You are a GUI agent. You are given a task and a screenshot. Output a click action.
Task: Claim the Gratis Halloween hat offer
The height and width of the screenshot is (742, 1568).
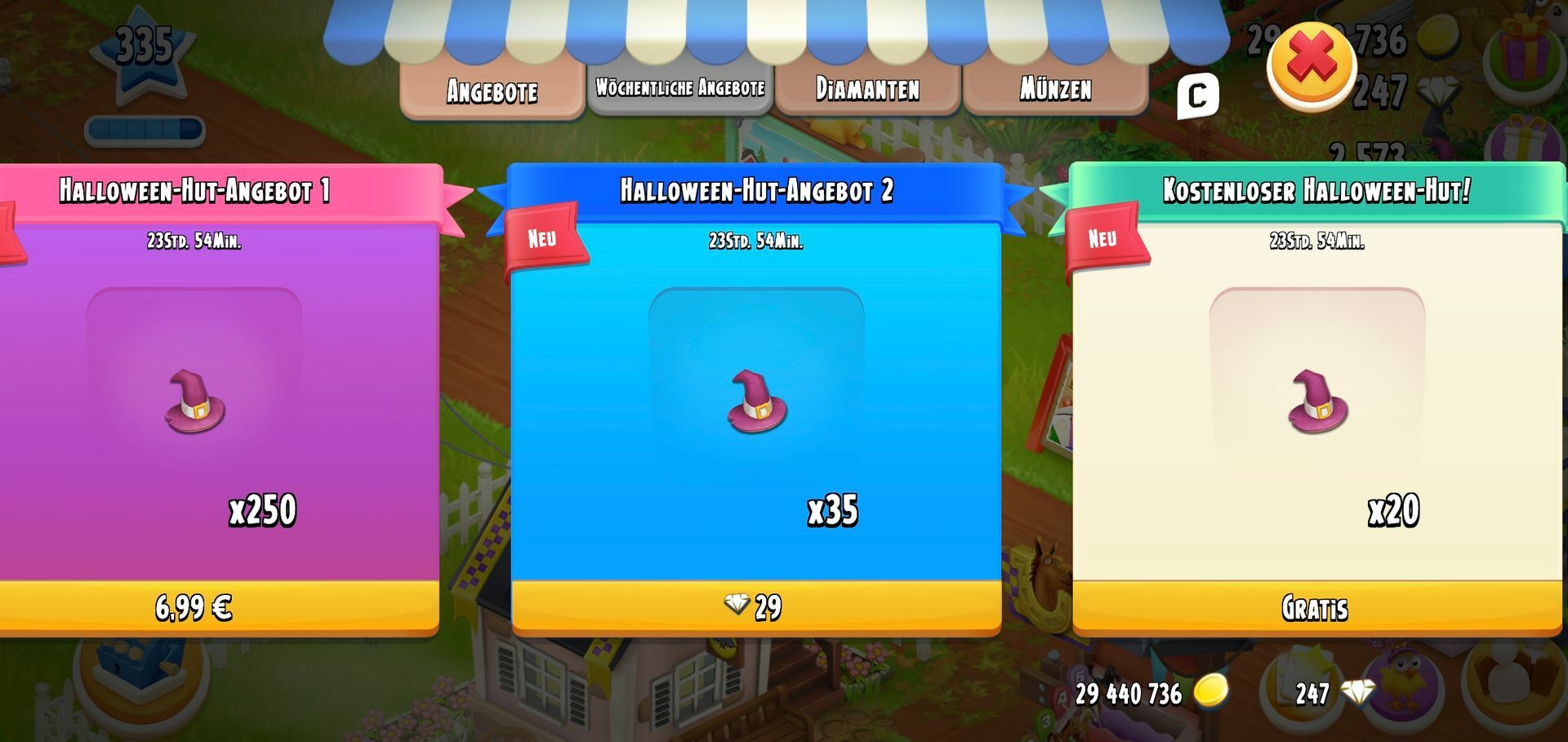[1316, 608]
